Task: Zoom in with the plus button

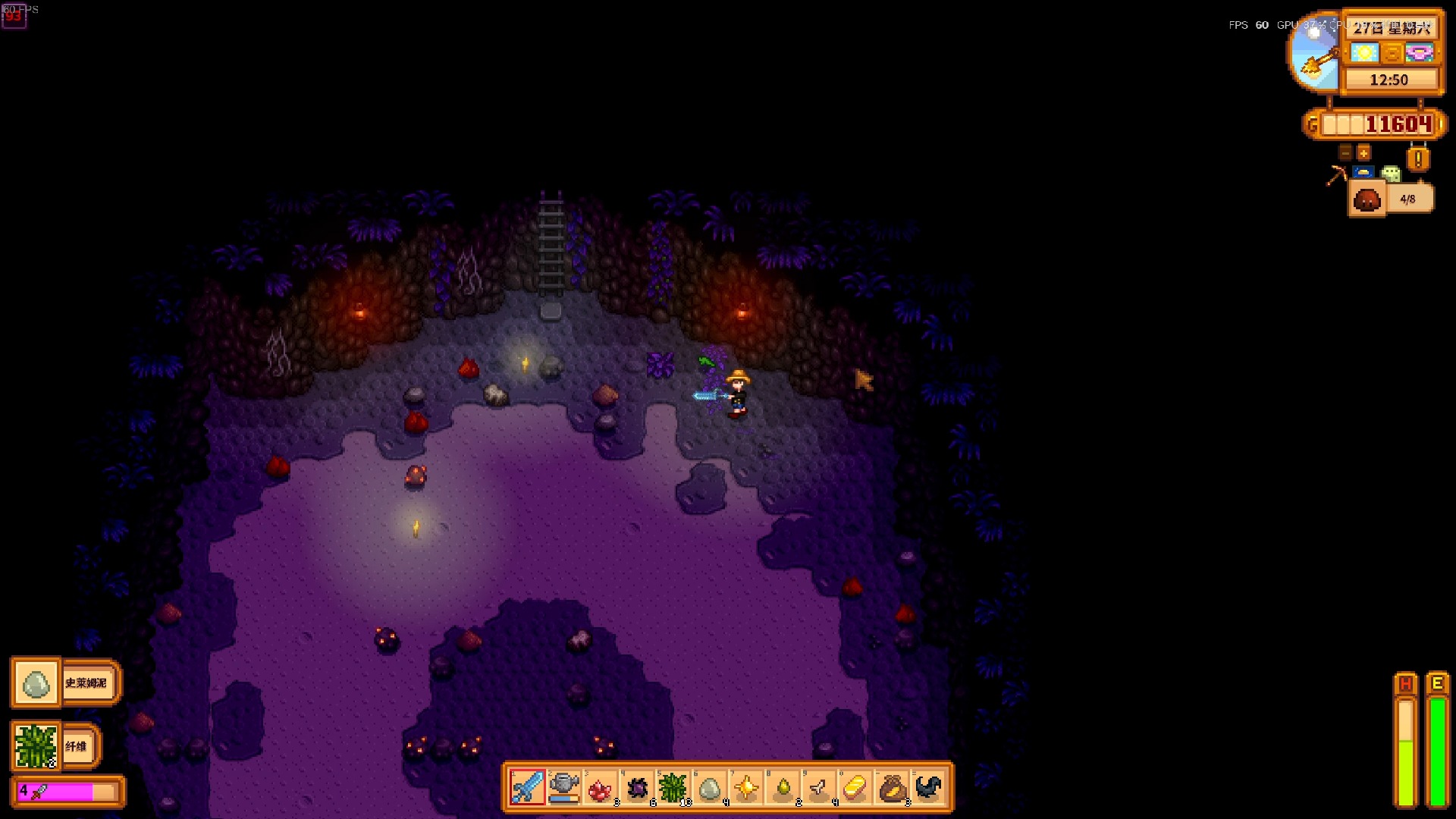Action: pyautogui.click(x=1363, y=152)
